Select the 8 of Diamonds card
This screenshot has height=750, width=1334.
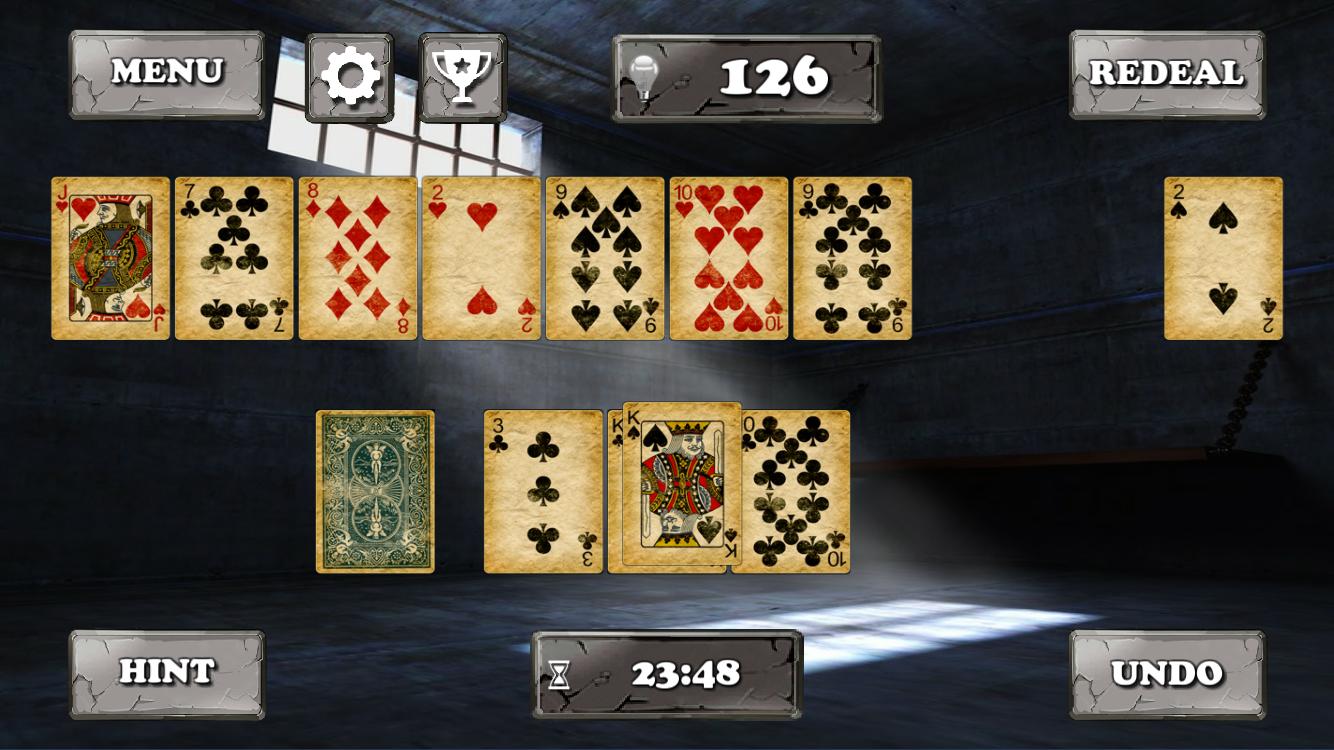357,258
